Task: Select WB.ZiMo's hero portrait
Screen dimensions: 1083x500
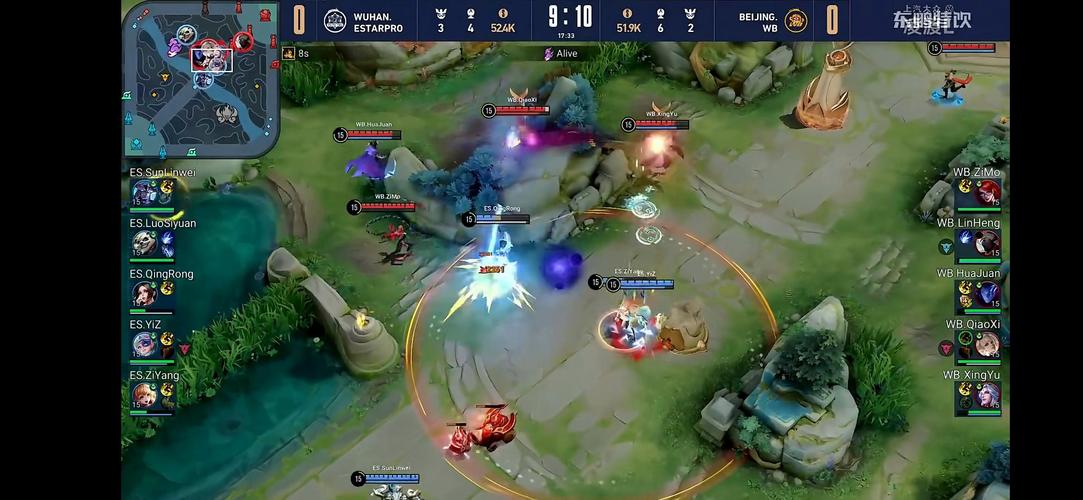Action: click(x=987, y=192)
